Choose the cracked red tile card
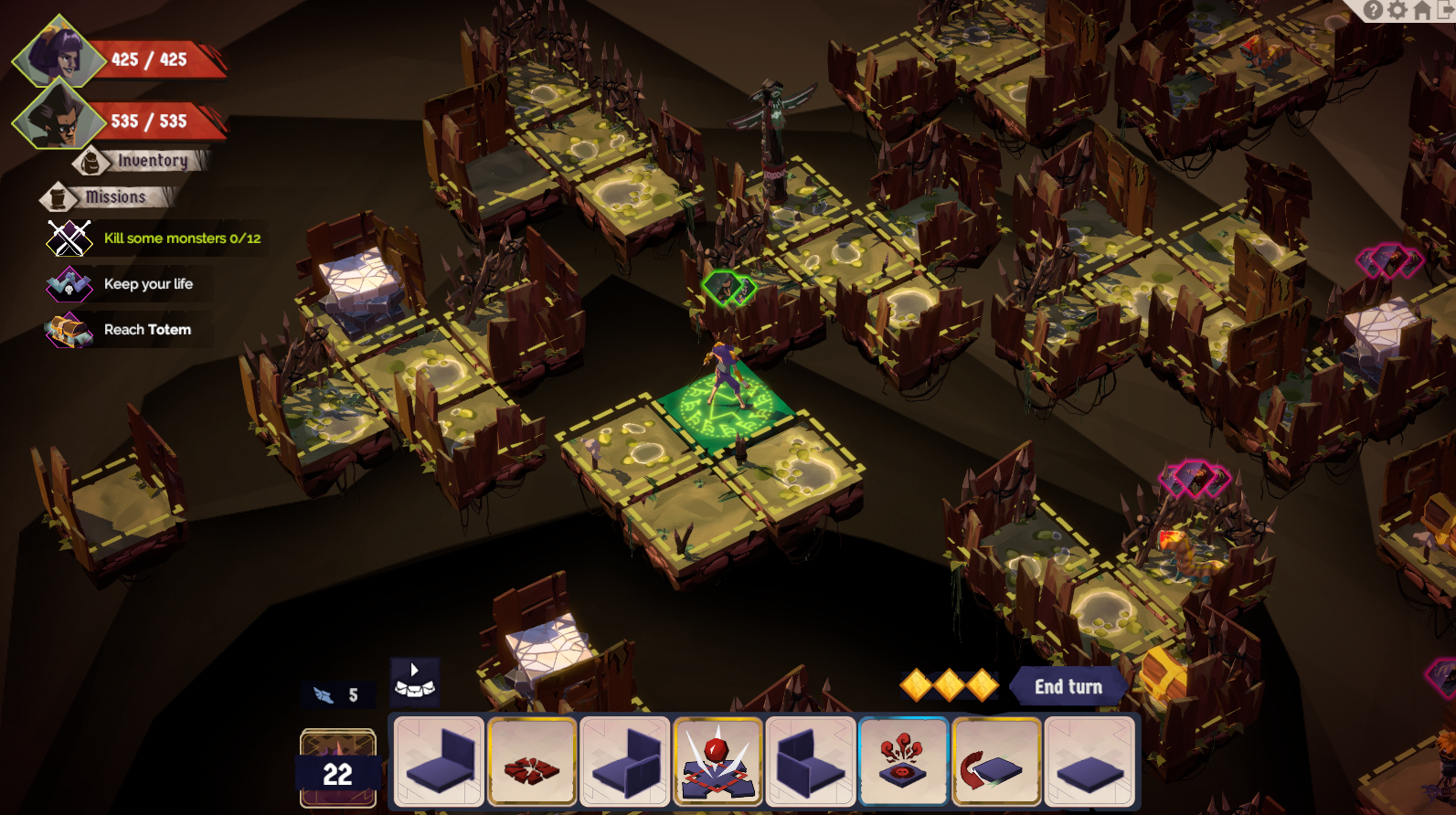1456x815 pixels. pyautogui.click(x=532, y=761)
